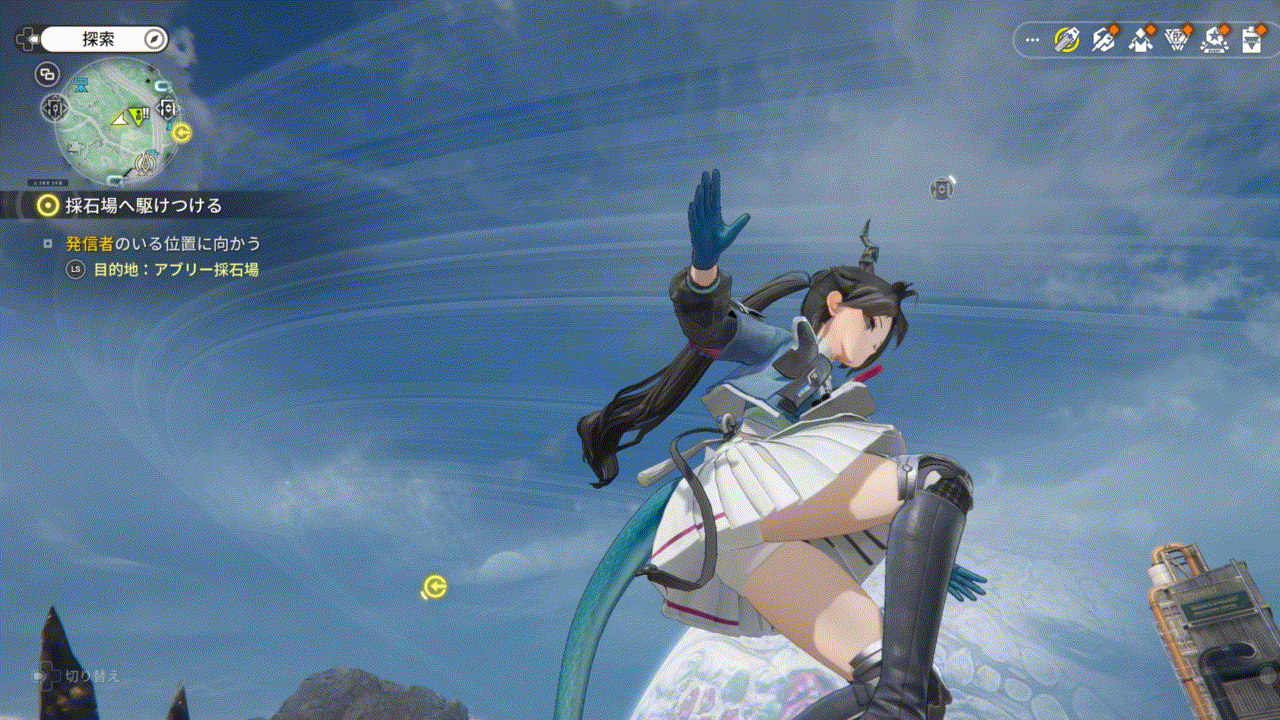Open the clipboard missions shortcut icon
The height and width of the screenshot is (720, 1280).
point(1251,40)
